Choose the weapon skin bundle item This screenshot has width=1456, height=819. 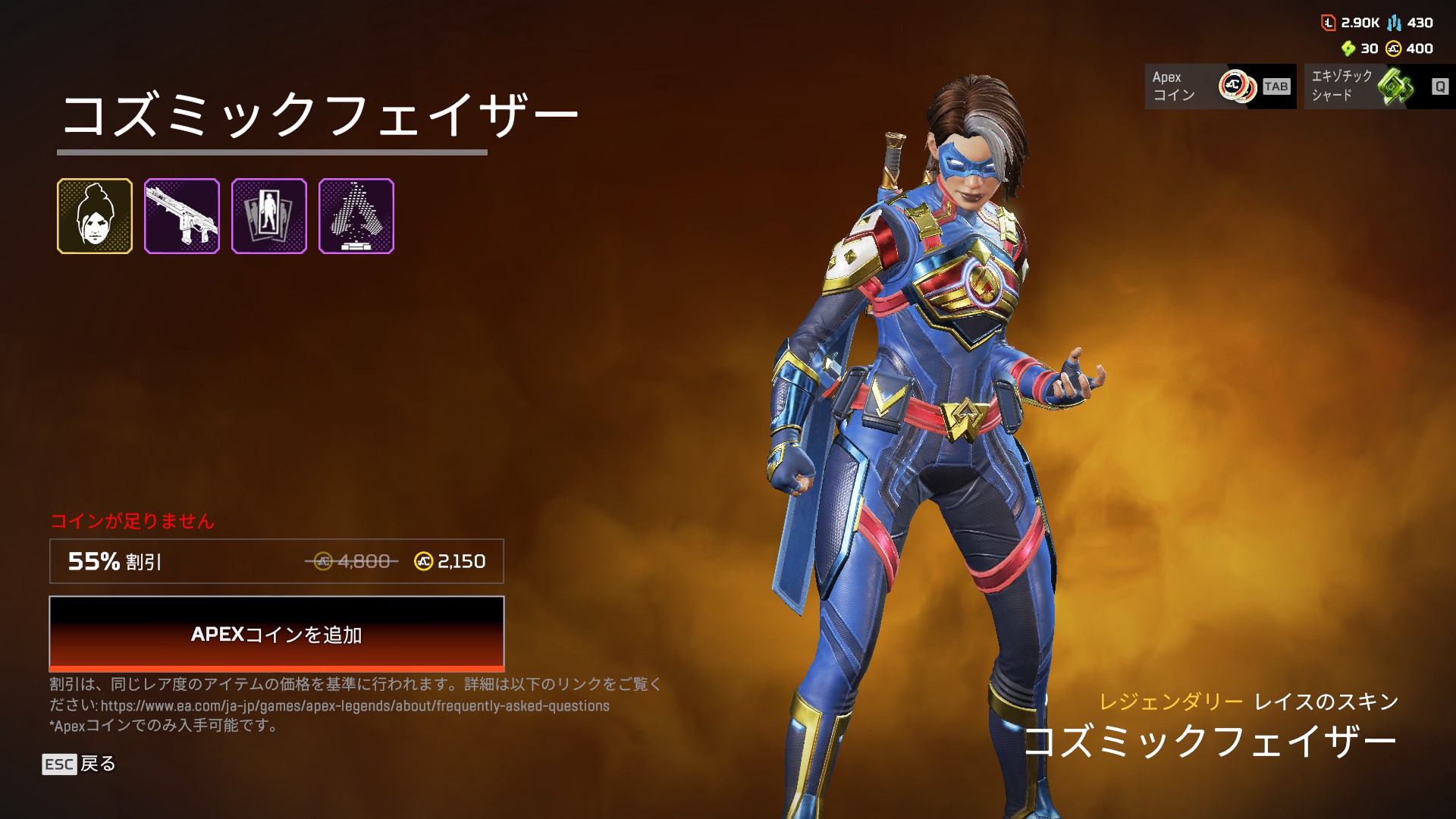coord(182,216)
